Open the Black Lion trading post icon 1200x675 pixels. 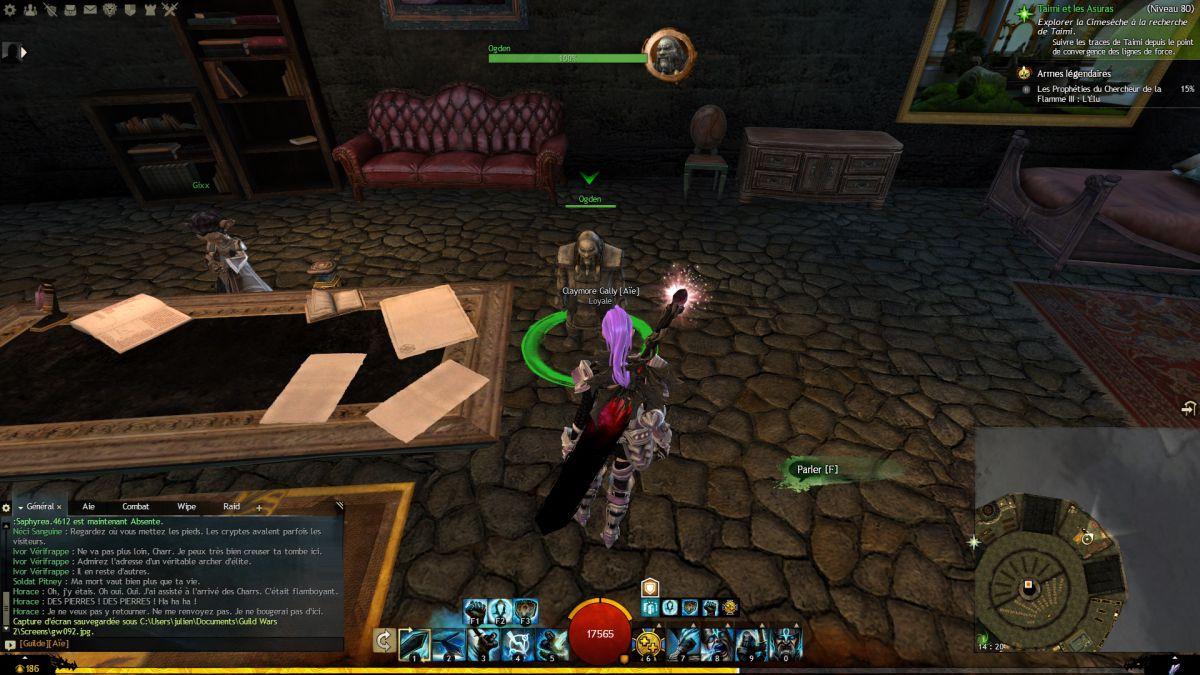point(110,10)
